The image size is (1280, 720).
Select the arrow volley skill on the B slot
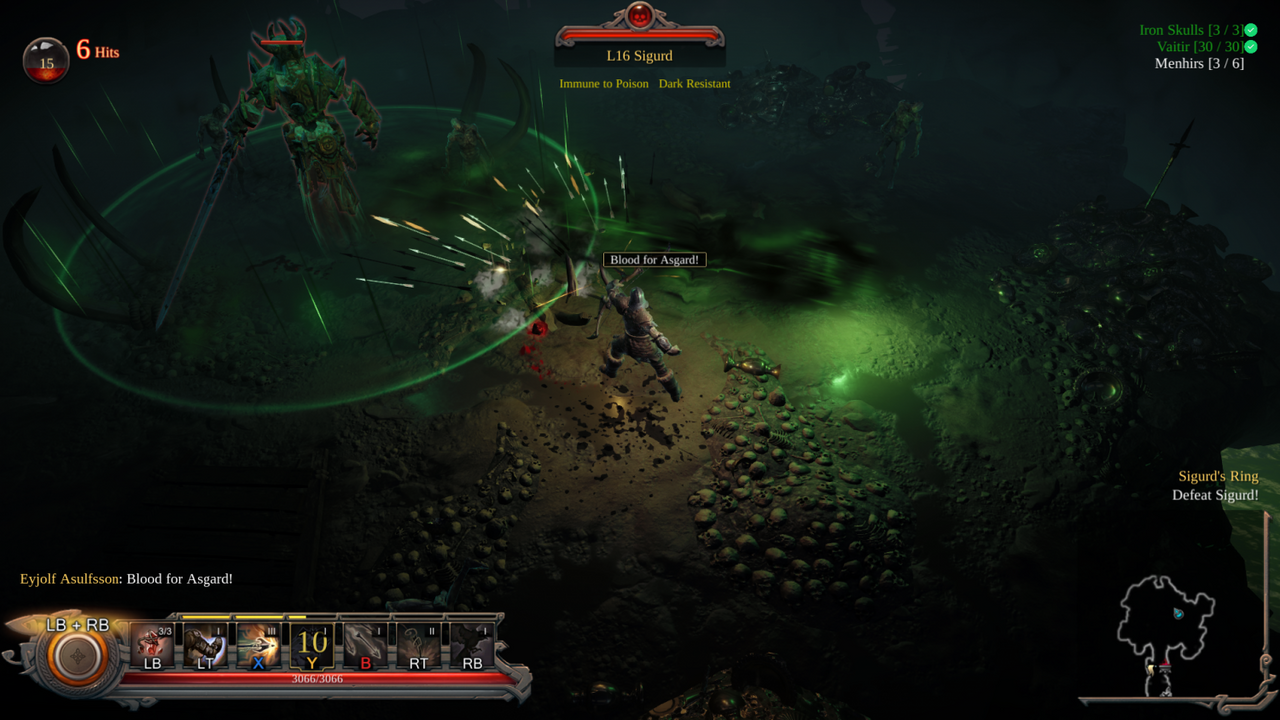[x=366, y=640]
